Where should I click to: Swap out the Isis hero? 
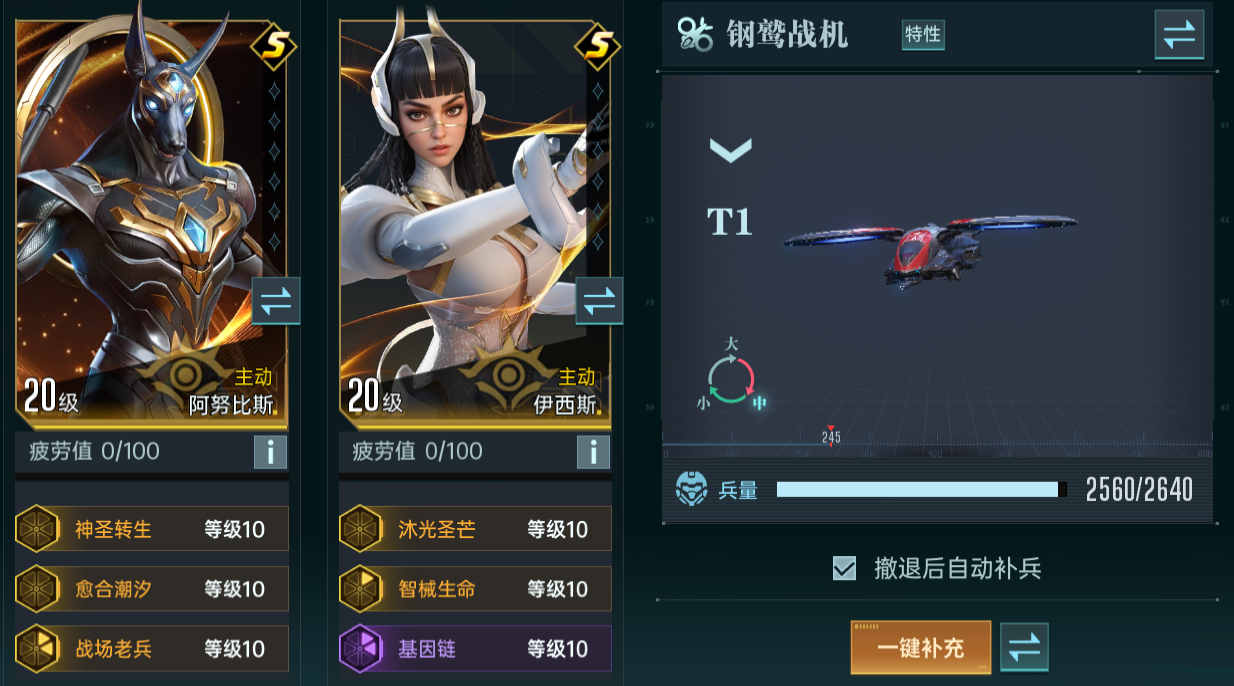click(599, 301)
